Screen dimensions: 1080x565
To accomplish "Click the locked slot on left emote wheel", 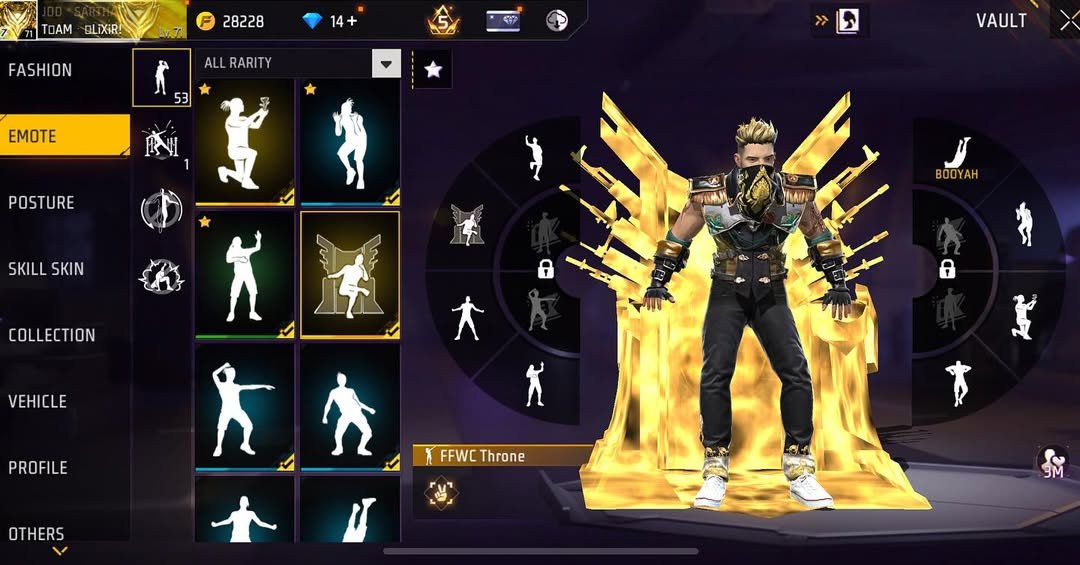I will [x=546, y=268].
